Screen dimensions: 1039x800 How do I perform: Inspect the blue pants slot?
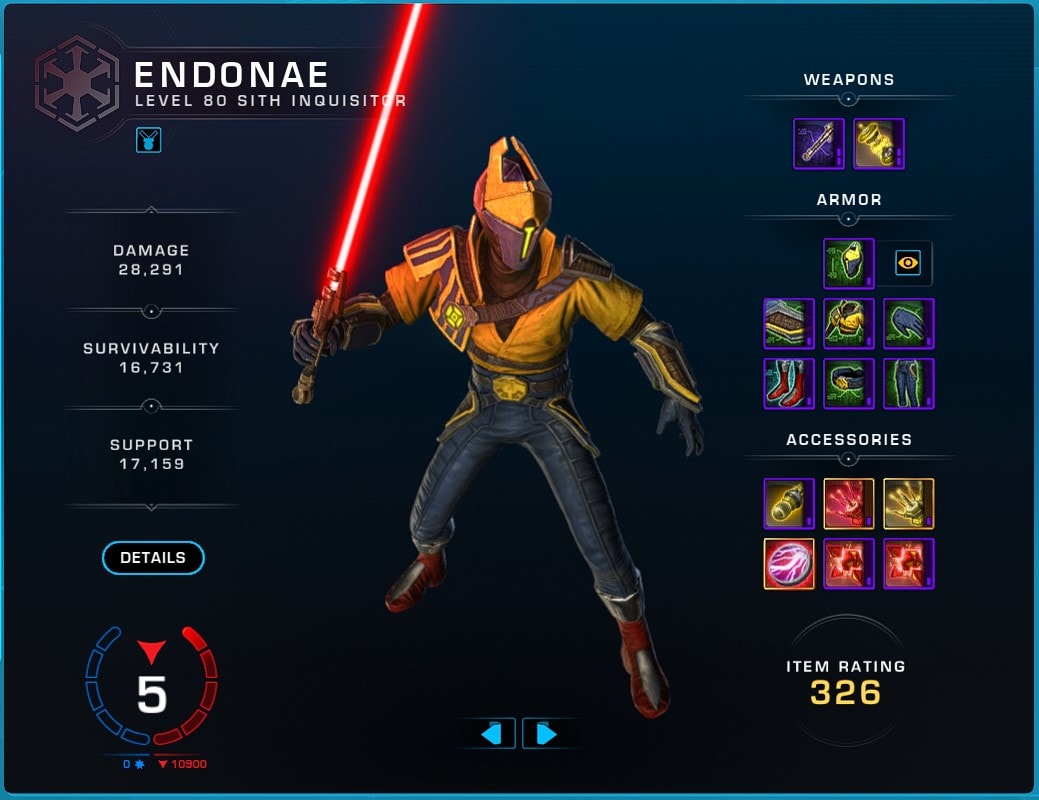click(909, 384)
